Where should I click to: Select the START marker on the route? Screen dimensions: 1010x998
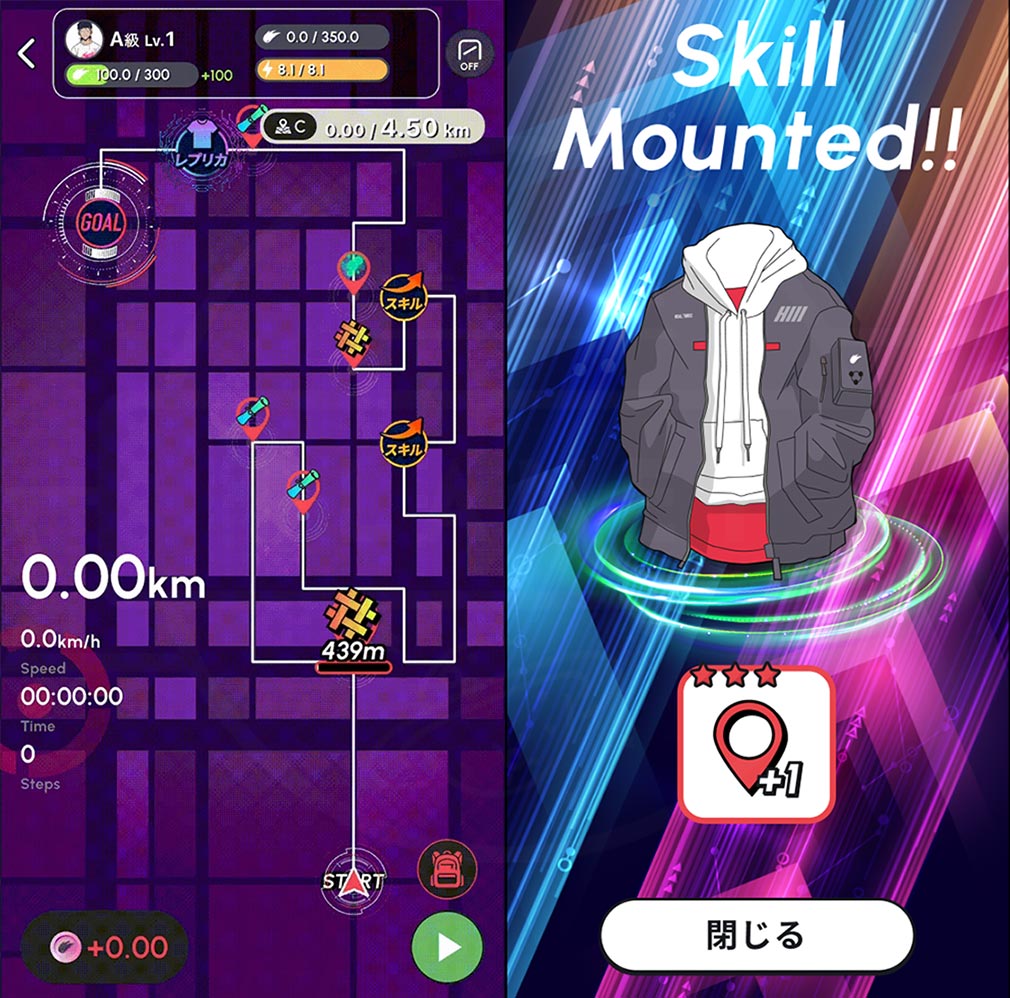point(353,880)
